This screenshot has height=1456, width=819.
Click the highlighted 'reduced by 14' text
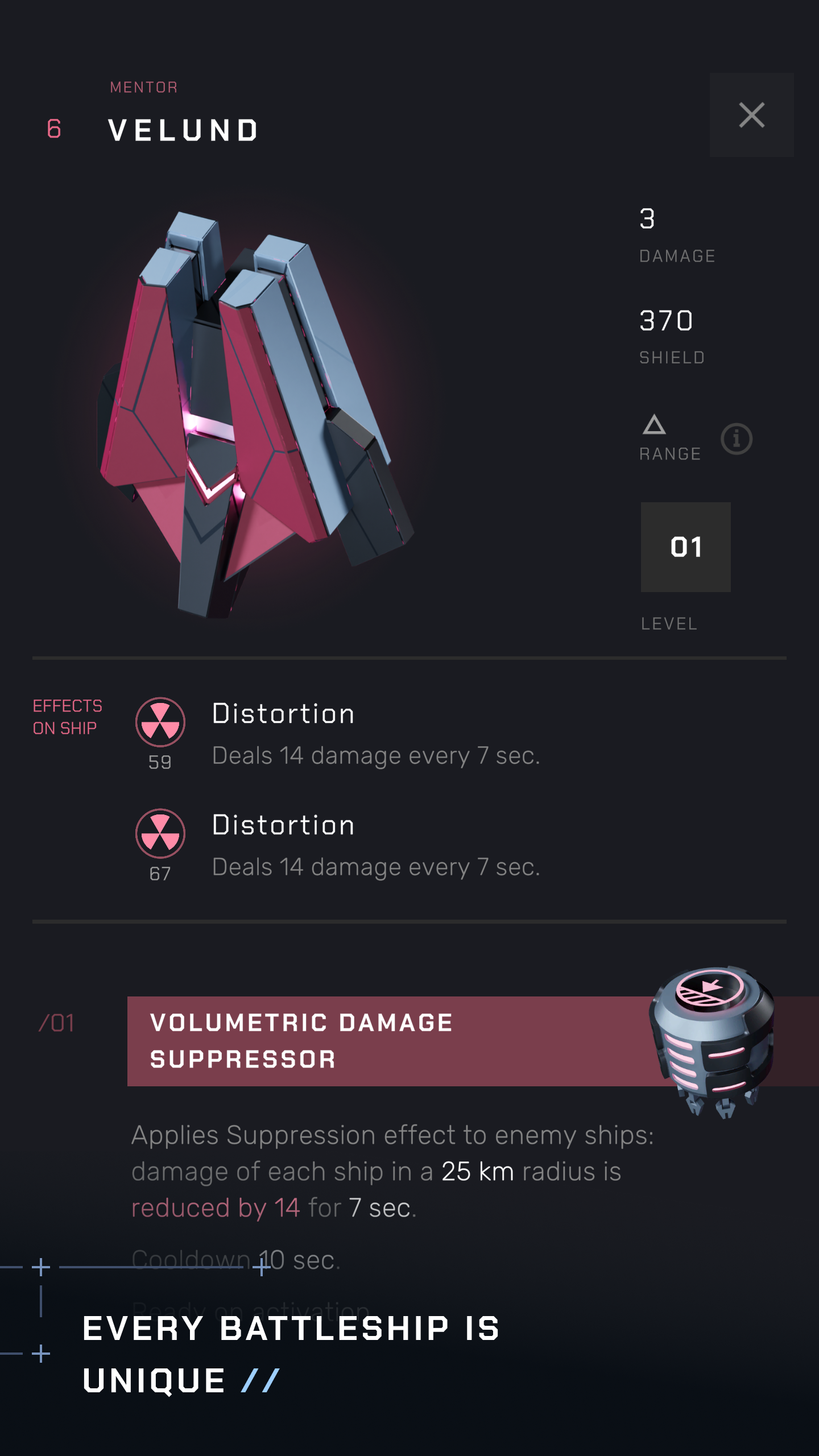point(216,1207)
